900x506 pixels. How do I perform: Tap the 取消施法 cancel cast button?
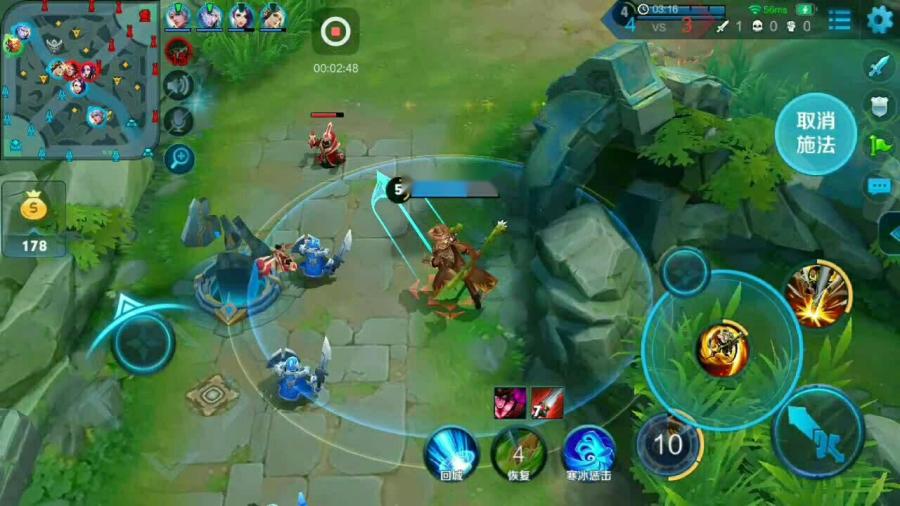[x=815, y=132]
